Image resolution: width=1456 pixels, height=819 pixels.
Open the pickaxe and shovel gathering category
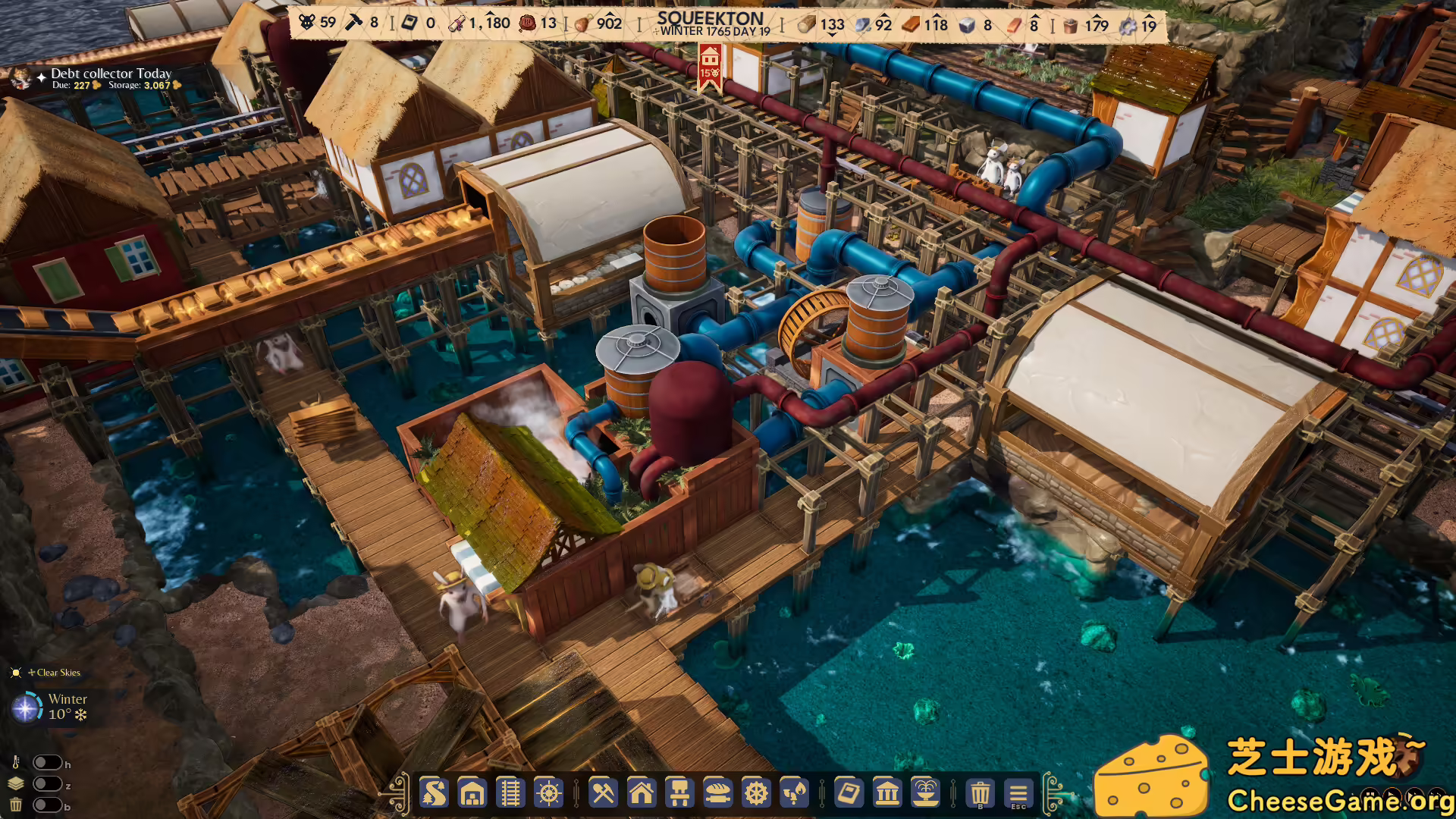point(603,793)
